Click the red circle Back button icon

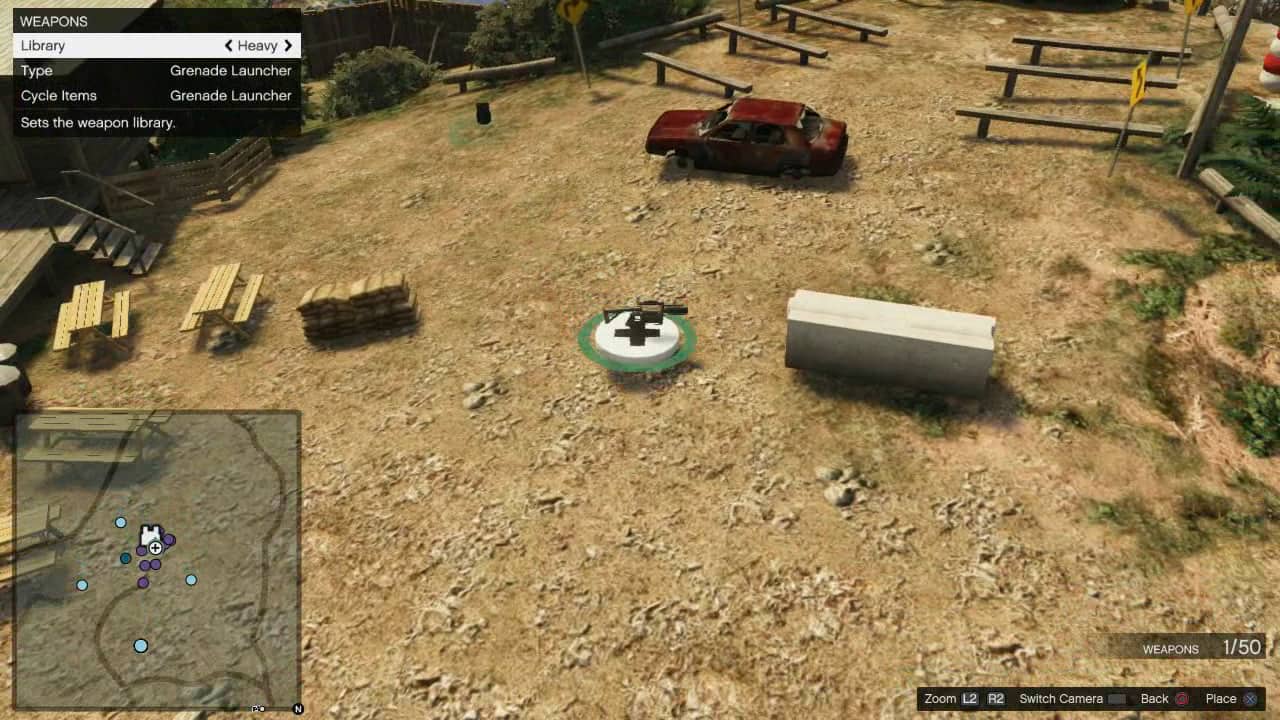(x=1180, y=698)
